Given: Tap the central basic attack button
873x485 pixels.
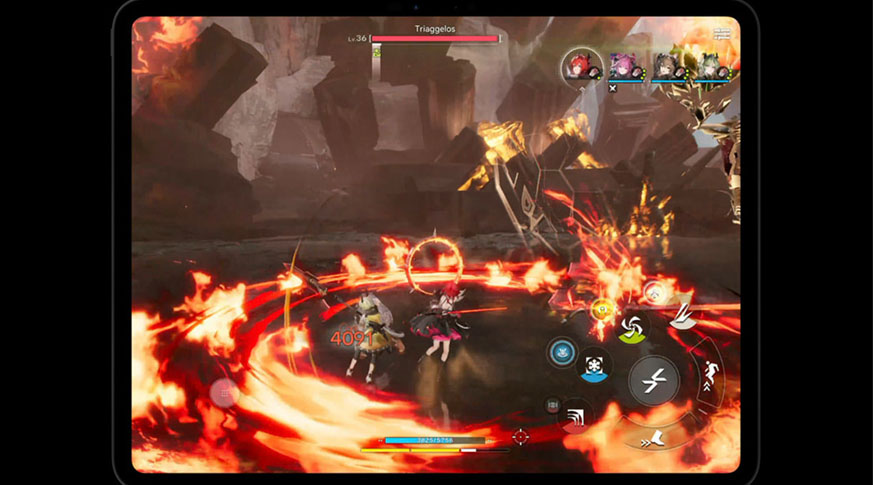Looking at the screenshot, I should pos(653,380).
